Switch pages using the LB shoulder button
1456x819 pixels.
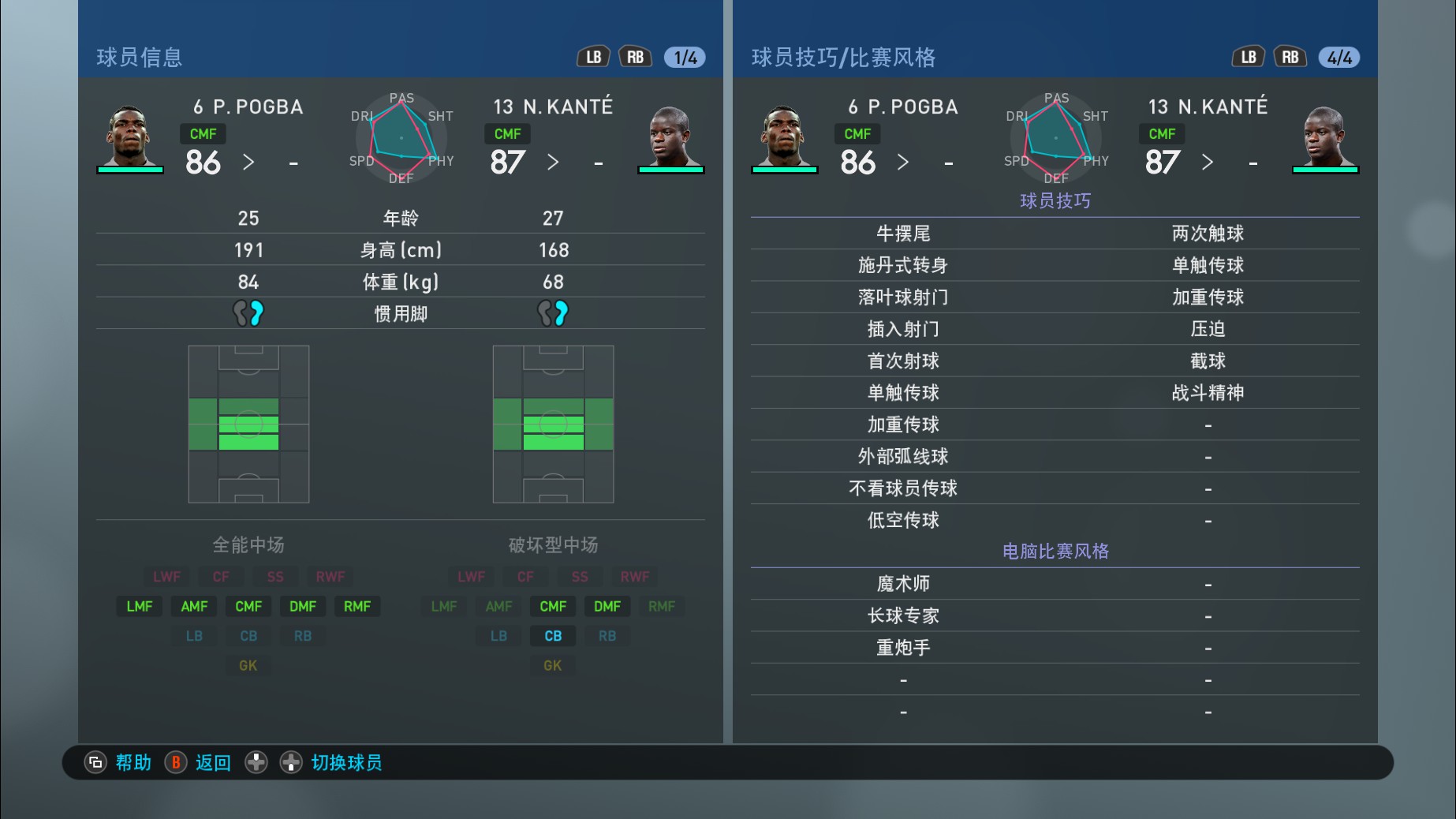click(x=593, y=56)
